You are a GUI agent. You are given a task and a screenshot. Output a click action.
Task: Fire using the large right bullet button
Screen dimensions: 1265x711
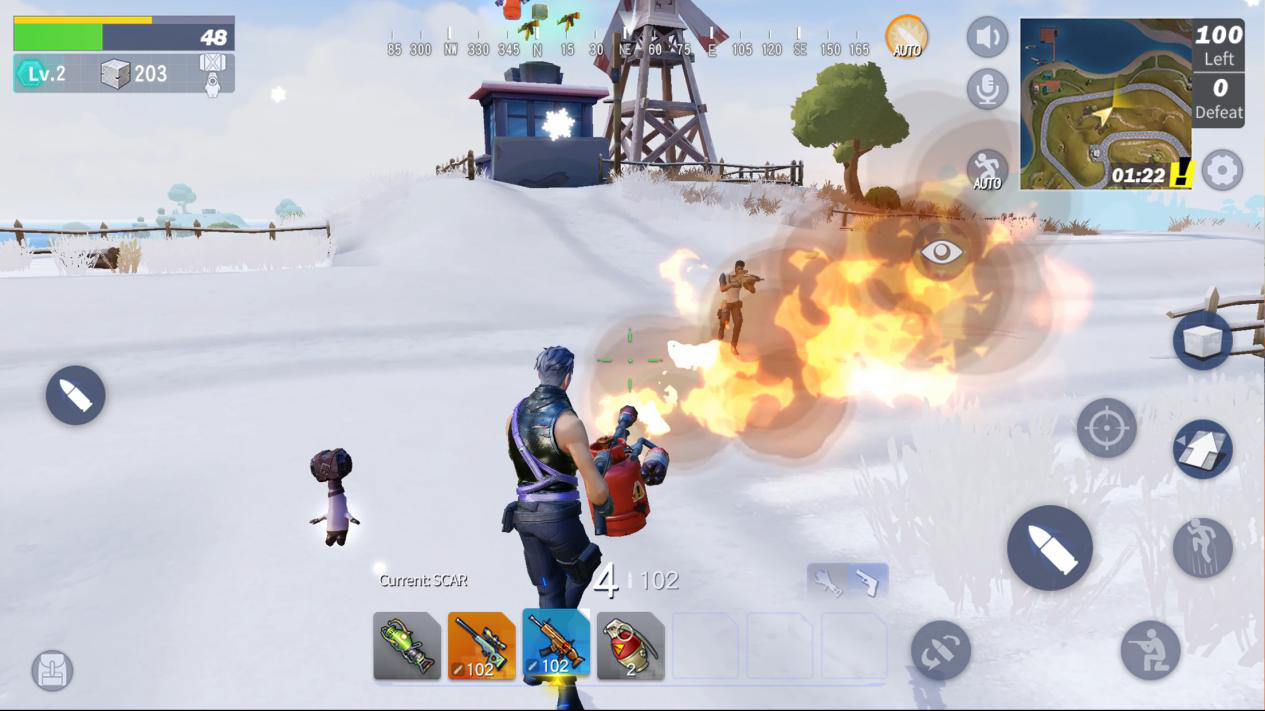[x=1049, y=547]
